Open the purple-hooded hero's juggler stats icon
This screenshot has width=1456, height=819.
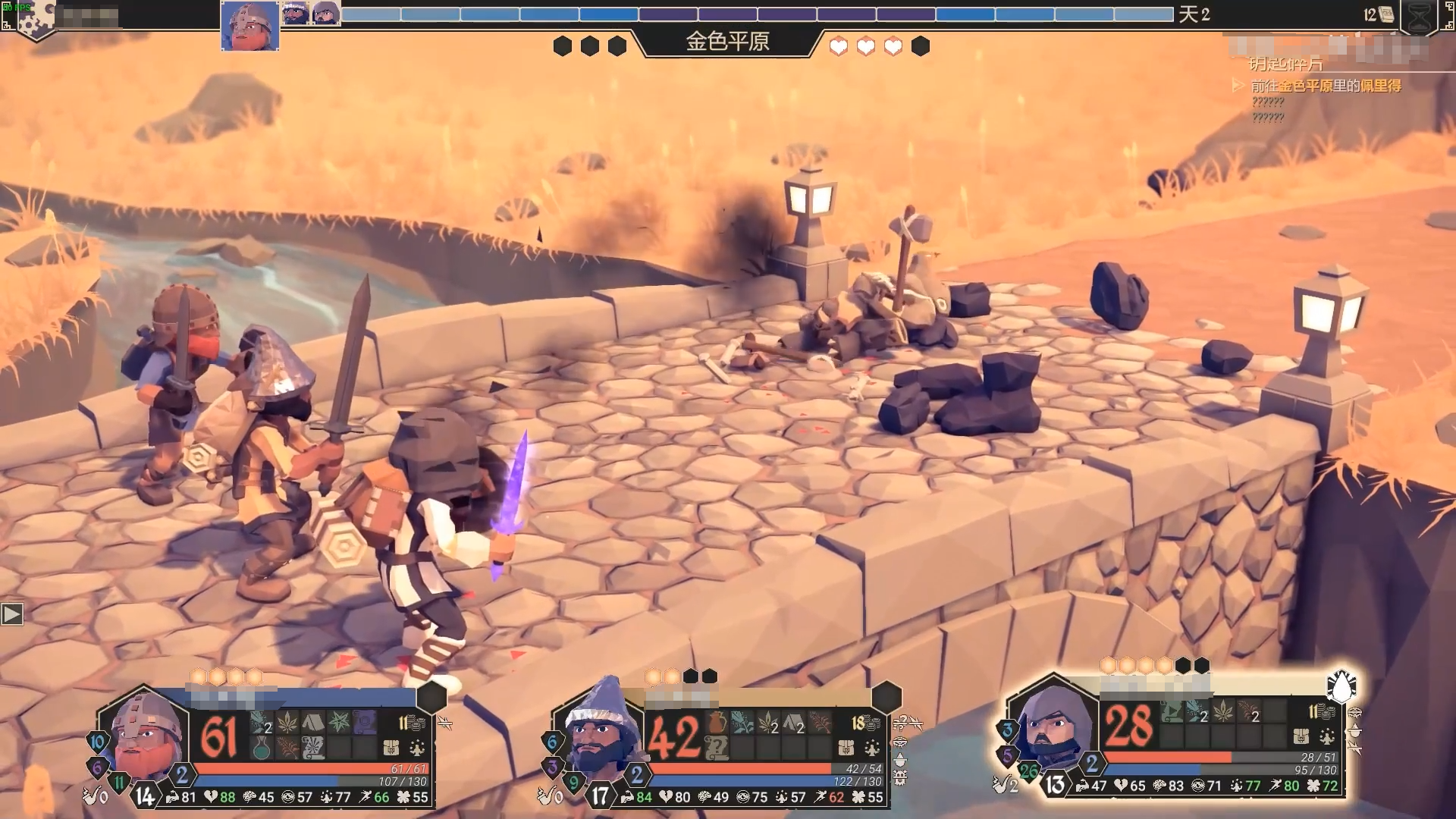click(x=1327, y=736)
